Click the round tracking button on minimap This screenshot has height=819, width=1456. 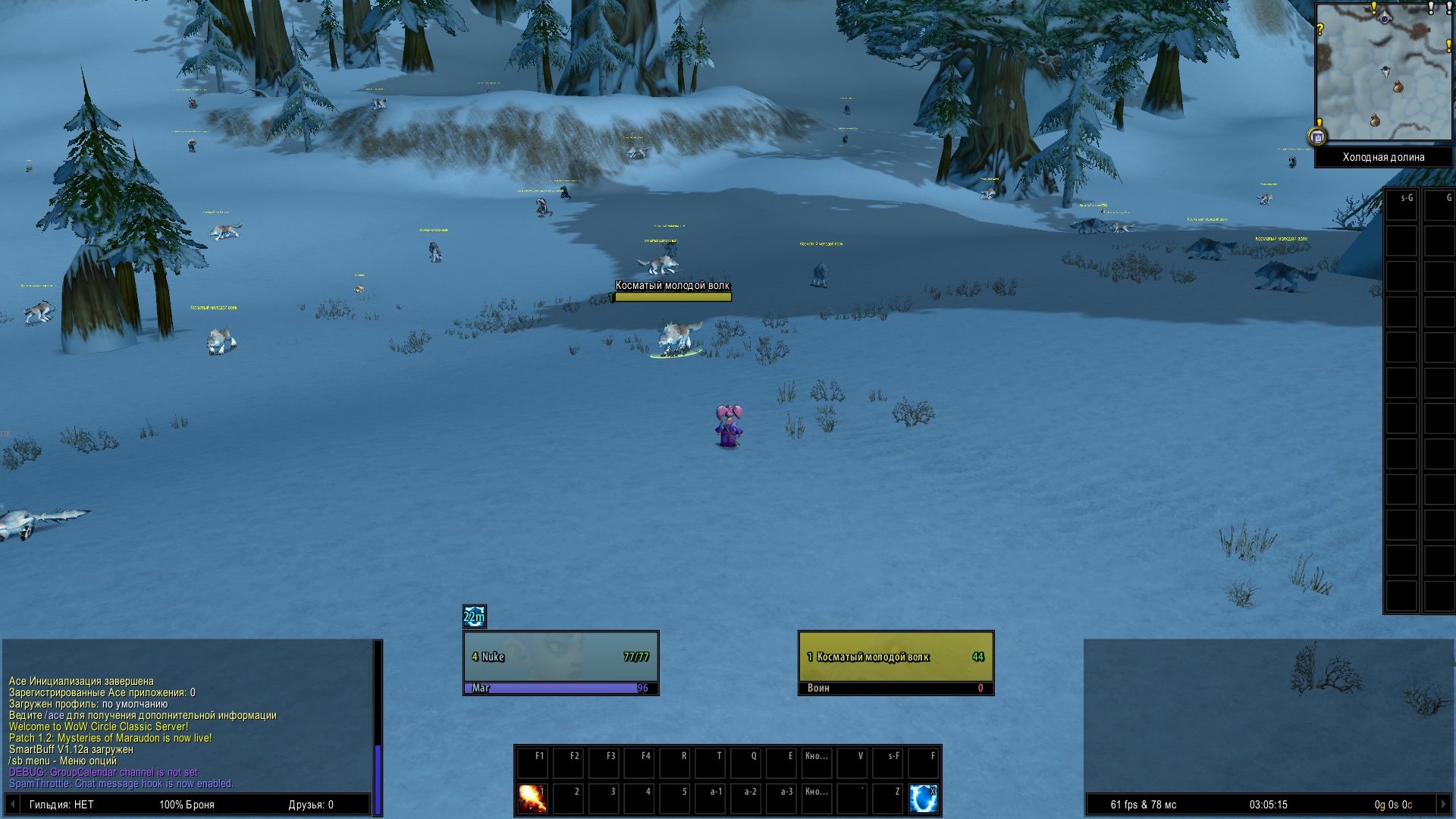click(1317, 137)
